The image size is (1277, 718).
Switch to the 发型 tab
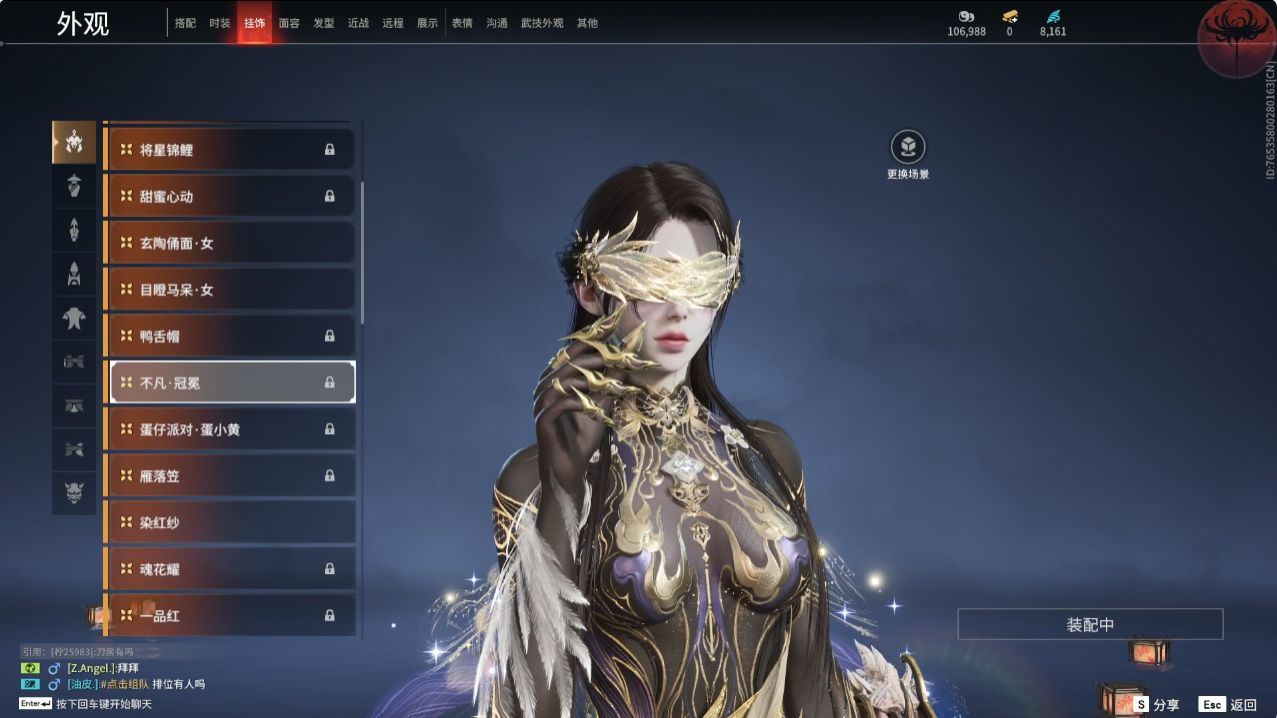click(x=324, y=23)
